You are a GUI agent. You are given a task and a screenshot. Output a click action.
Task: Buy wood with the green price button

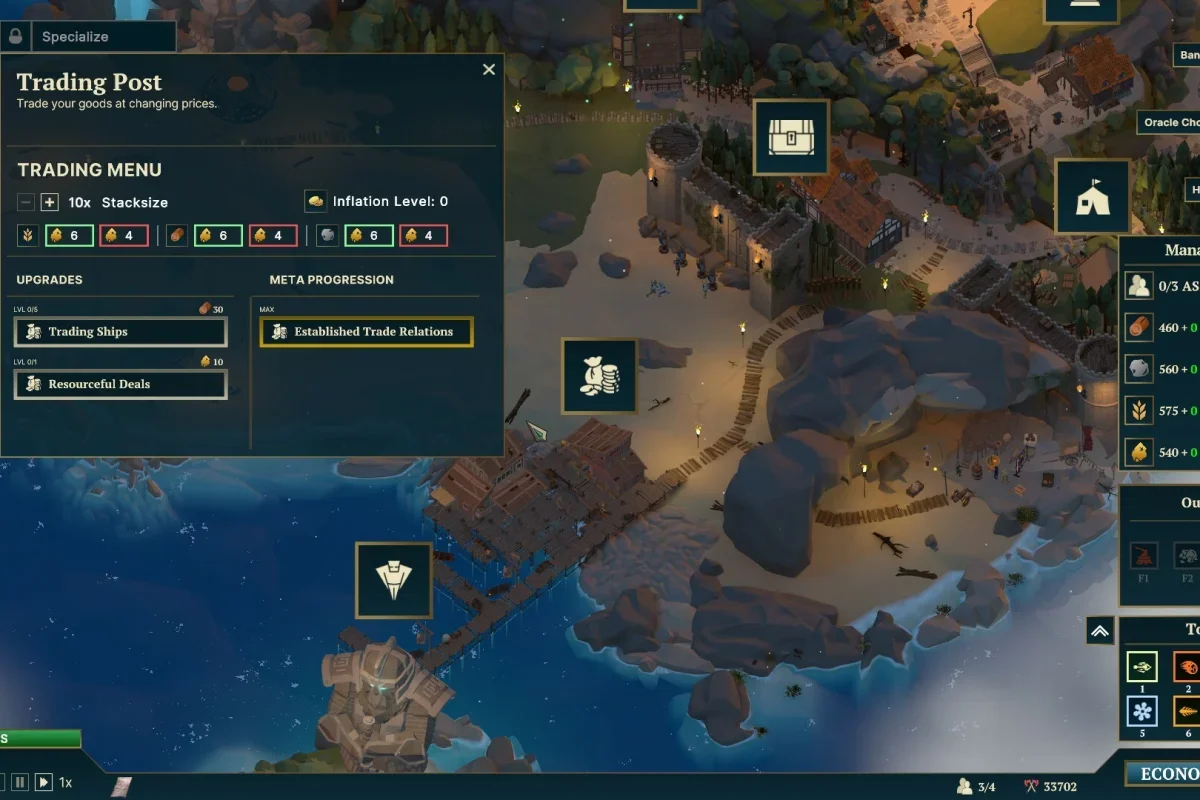[x=217, y=236]
